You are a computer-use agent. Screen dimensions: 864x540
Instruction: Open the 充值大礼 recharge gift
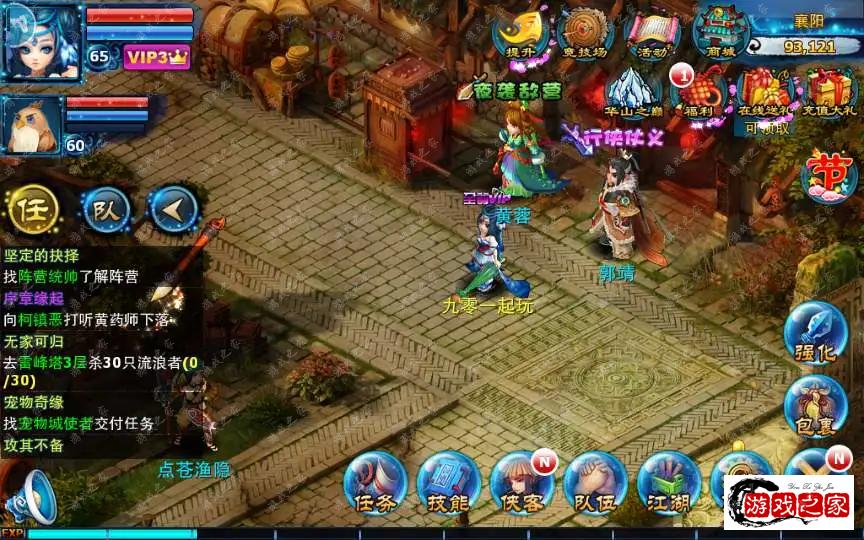[831, 92]
